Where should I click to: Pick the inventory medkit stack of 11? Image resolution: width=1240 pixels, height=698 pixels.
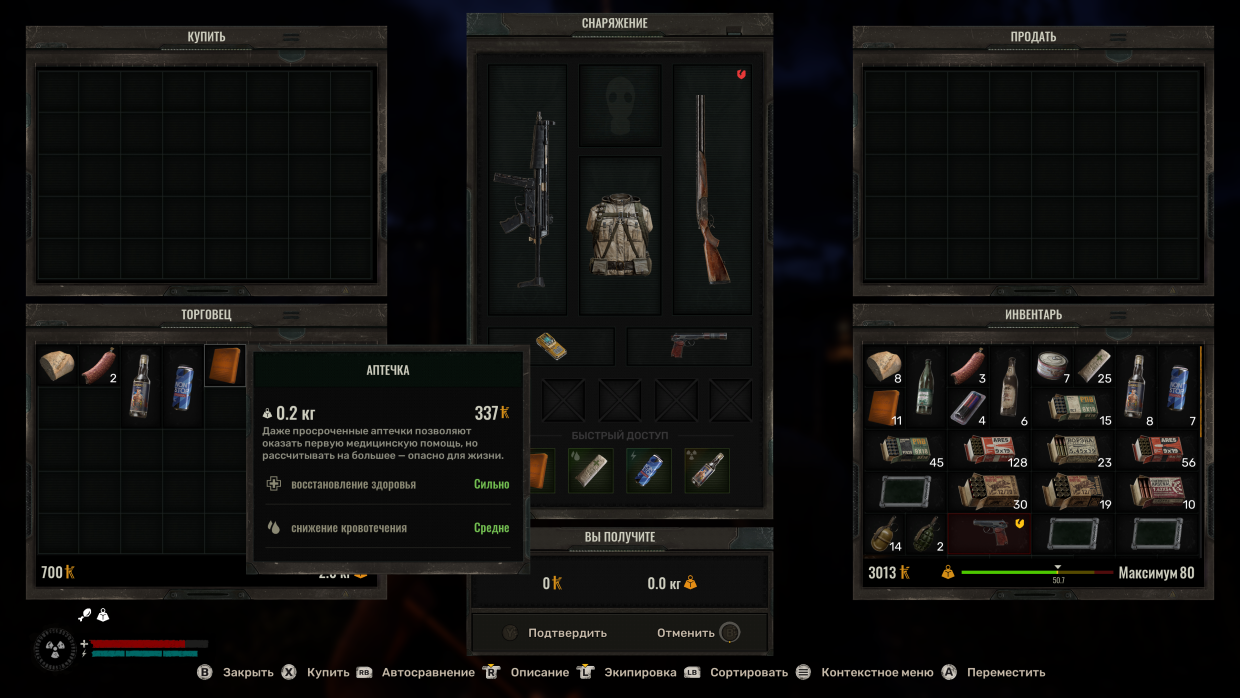click(884, 407)
